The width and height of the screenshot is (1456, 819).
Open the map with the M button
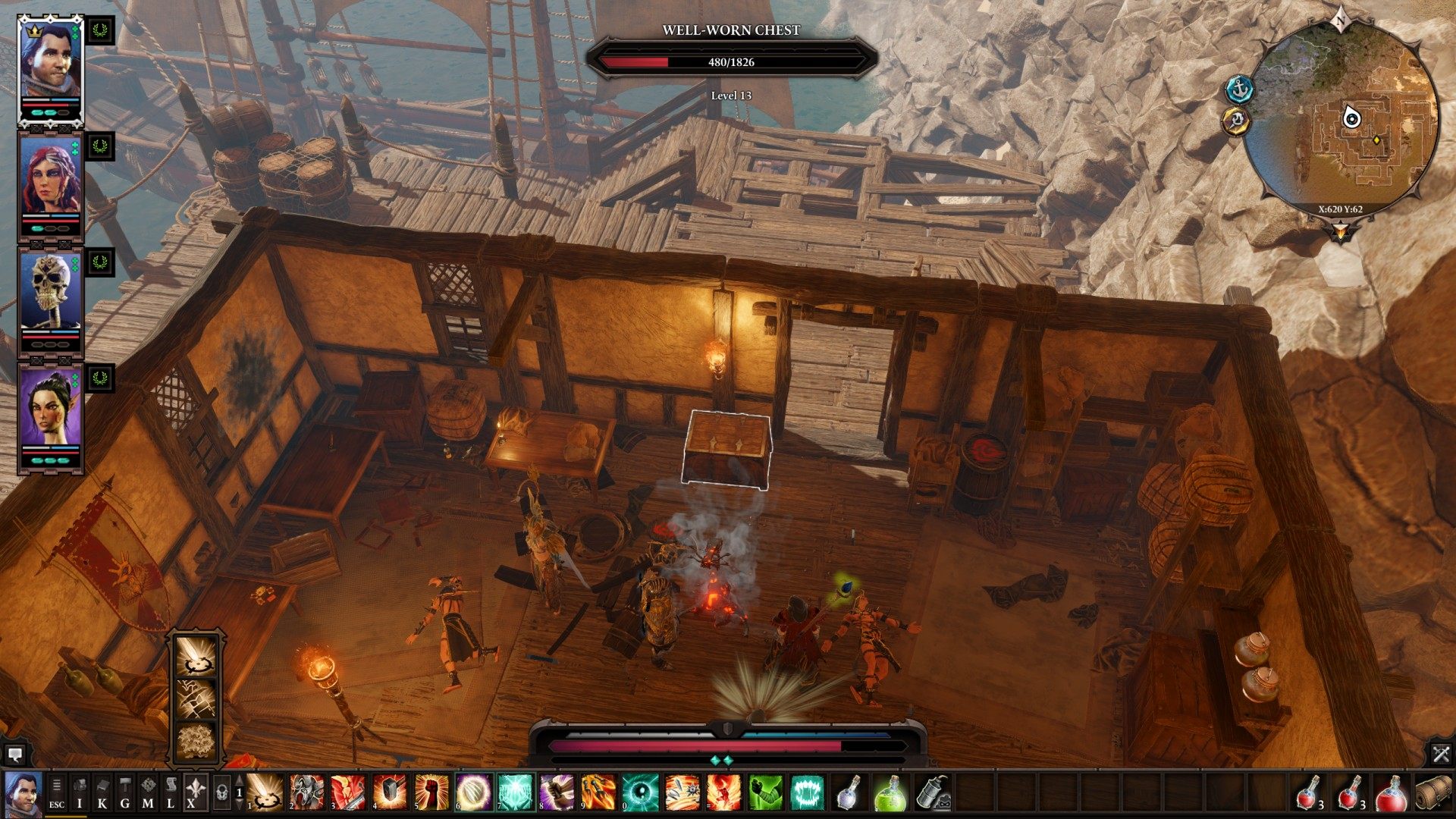pos(148,793)
